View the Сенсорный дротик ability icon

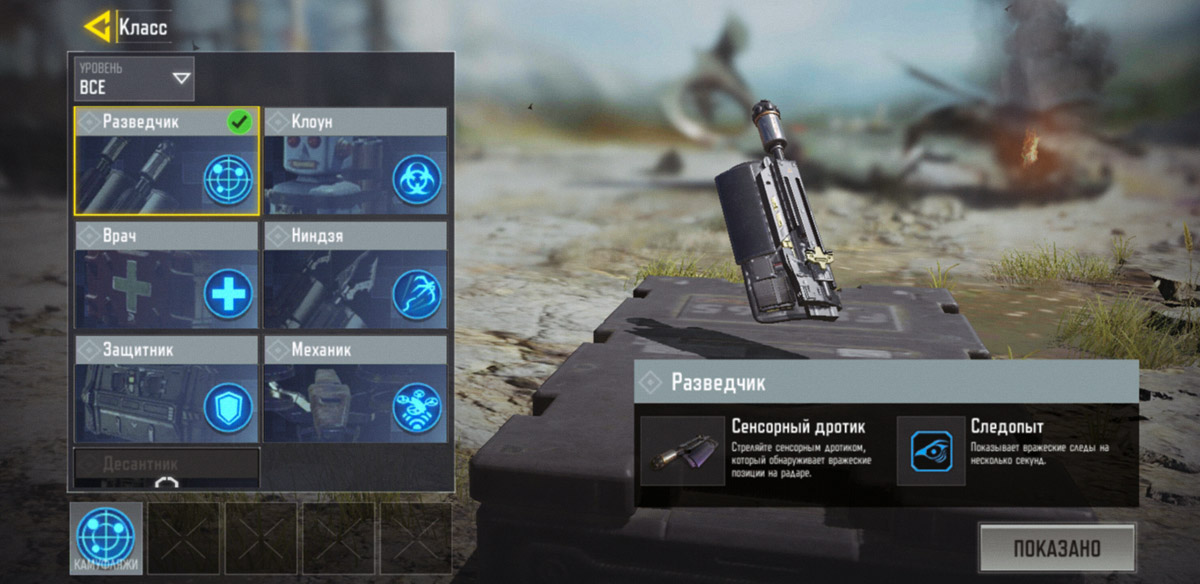(682, 451)
